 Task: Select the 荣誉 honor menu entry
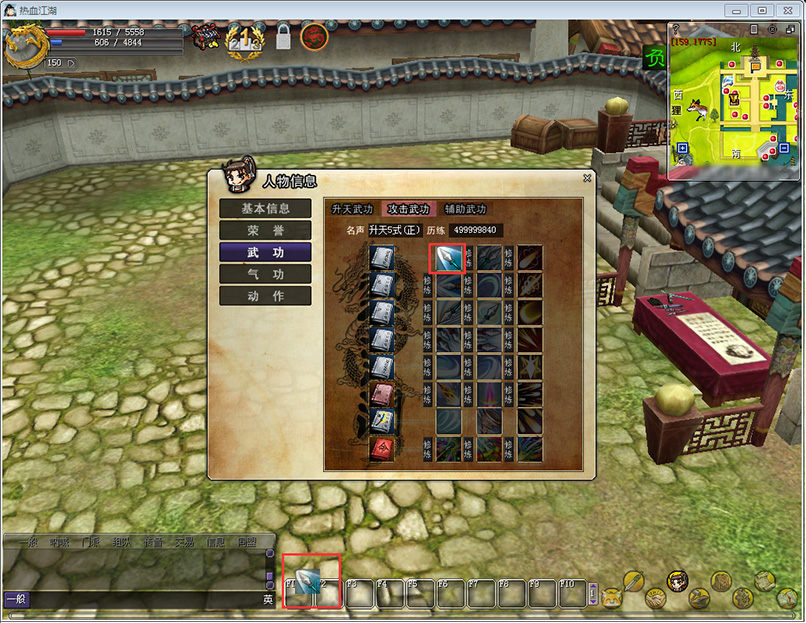265,230
